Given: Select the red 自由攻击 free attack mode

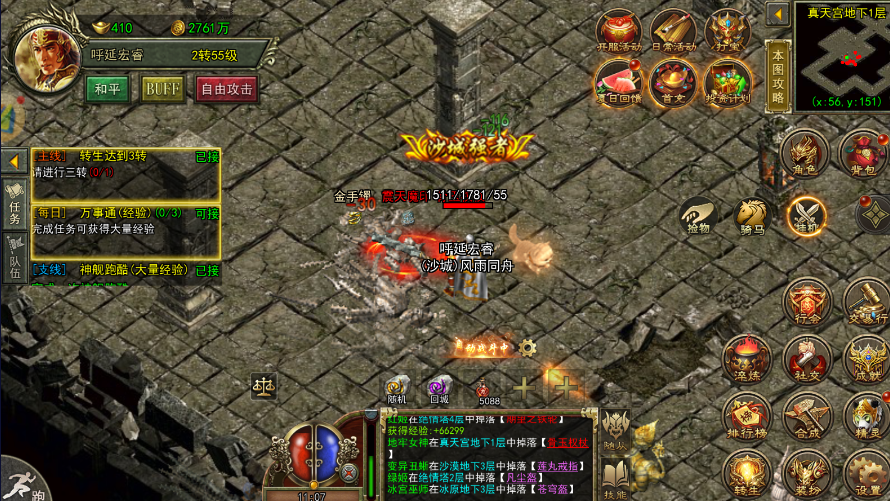Looking at the screenshot, I should click(227, 88).
